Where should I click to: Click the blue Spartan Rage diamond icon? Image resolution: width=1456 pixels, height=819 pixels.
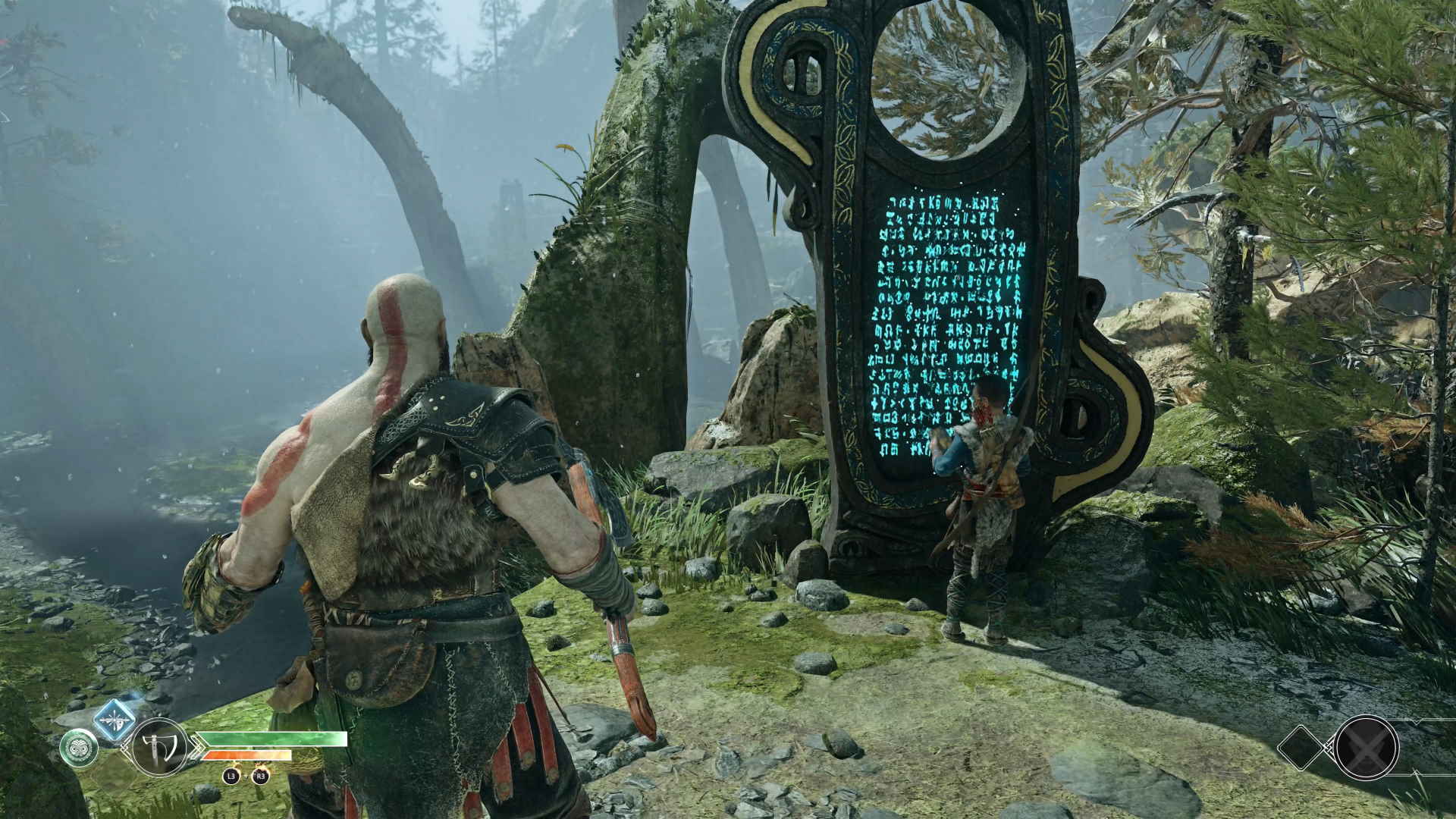coord(114,722)
